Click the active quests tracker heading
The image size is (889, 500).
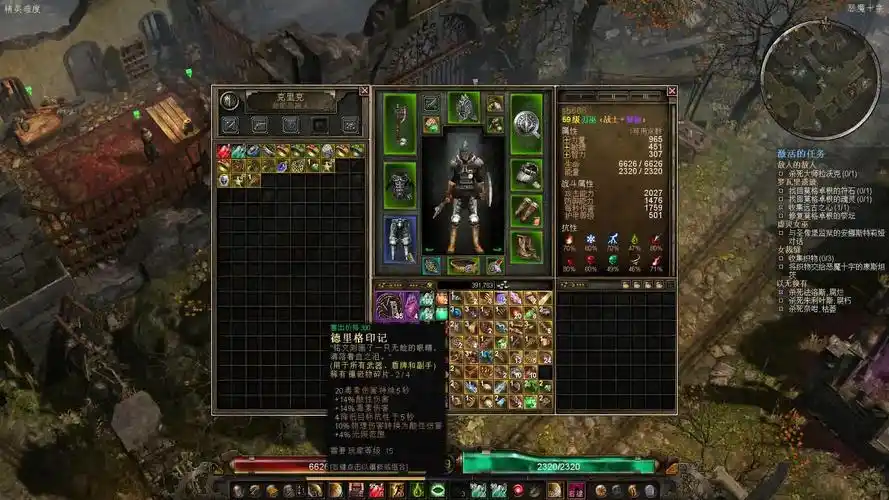point(800,153)
